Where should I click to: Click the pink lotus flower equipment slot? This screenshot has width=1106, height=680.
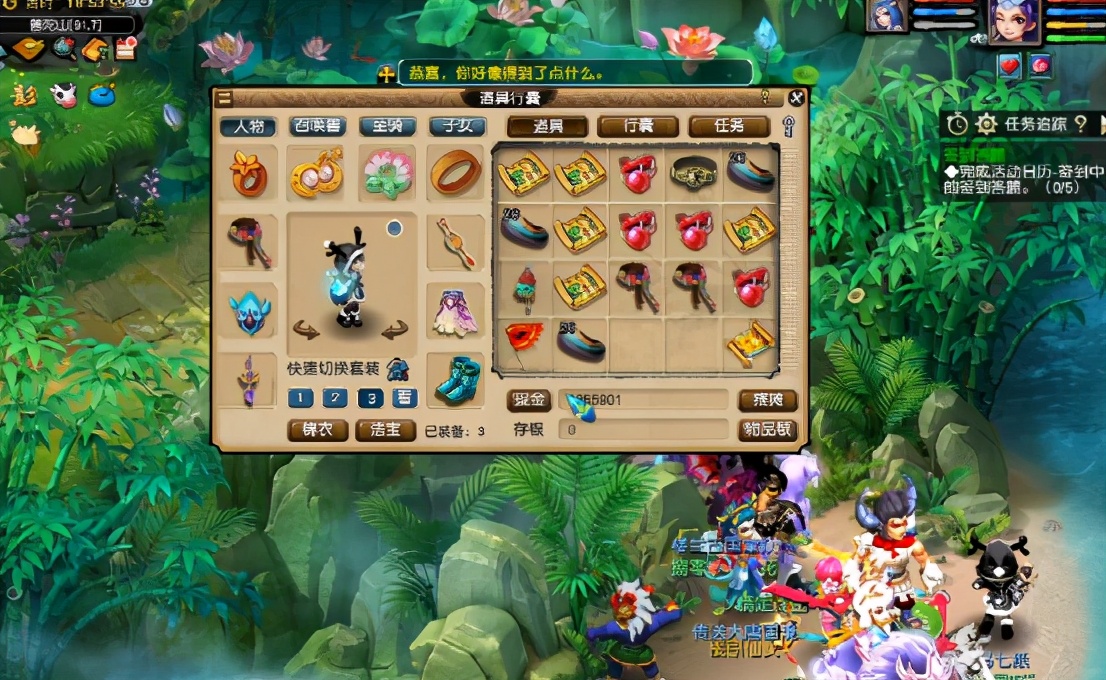tap(387, 173)
